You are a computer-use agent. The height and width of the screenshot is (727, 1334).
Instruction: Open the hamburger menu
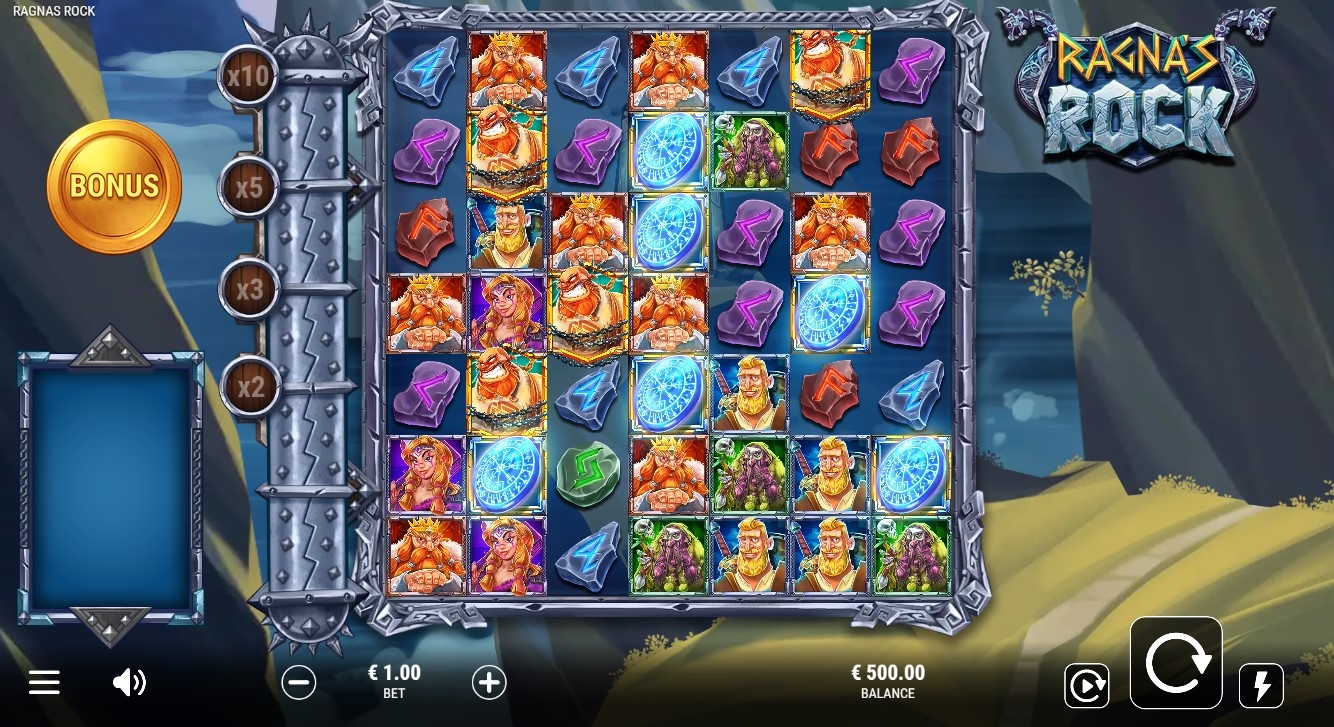coord(44,683)
